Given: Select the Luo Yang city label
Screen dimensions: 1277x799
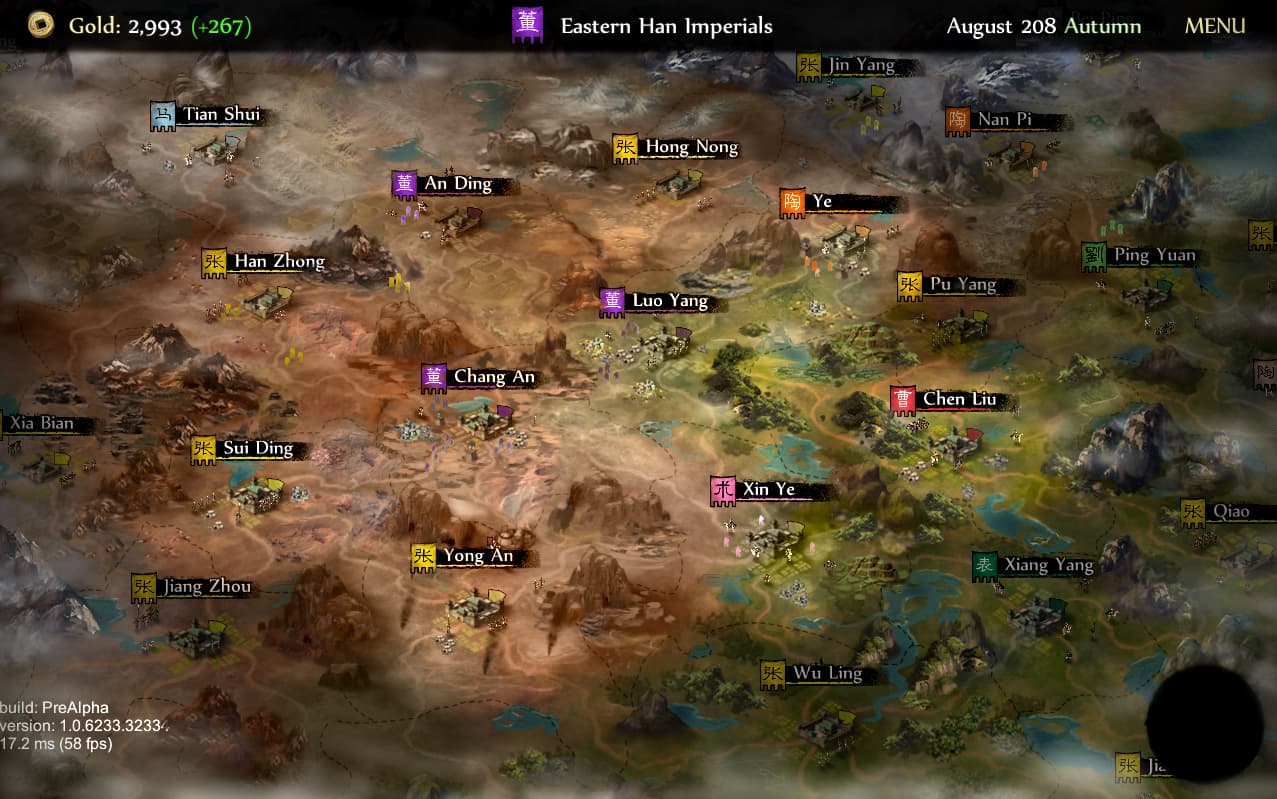Looking at the screenshot, I should [669, 301].
